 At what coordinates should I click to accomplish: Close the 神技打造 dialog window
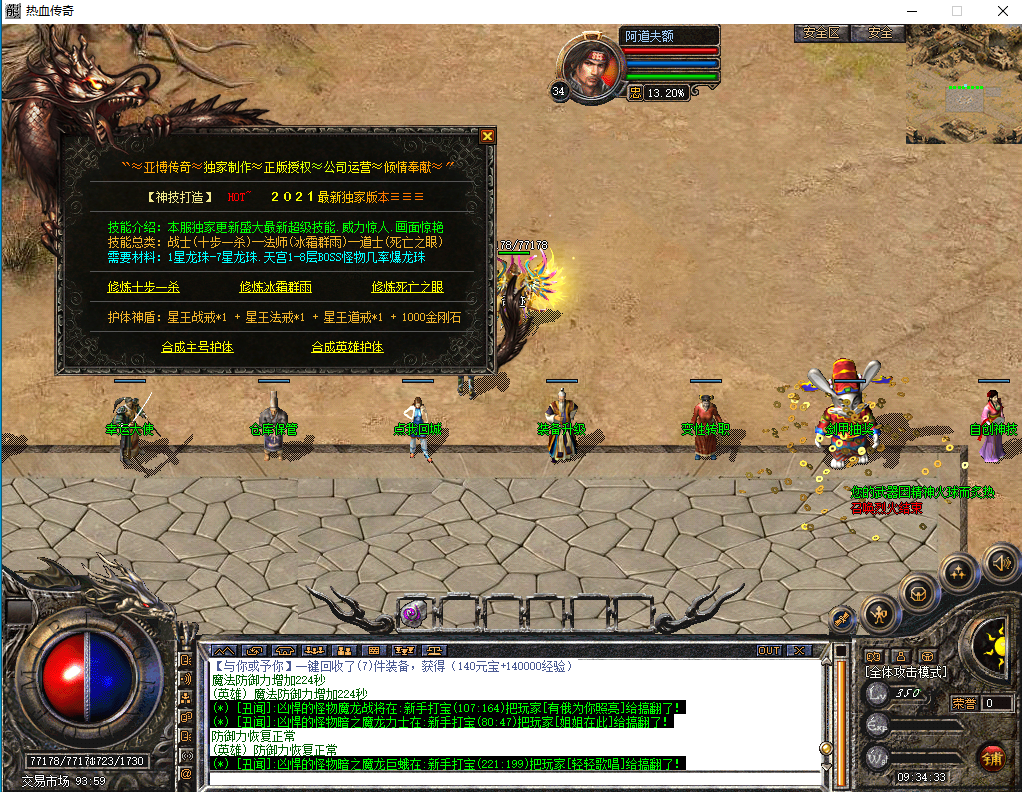[487, 136]
